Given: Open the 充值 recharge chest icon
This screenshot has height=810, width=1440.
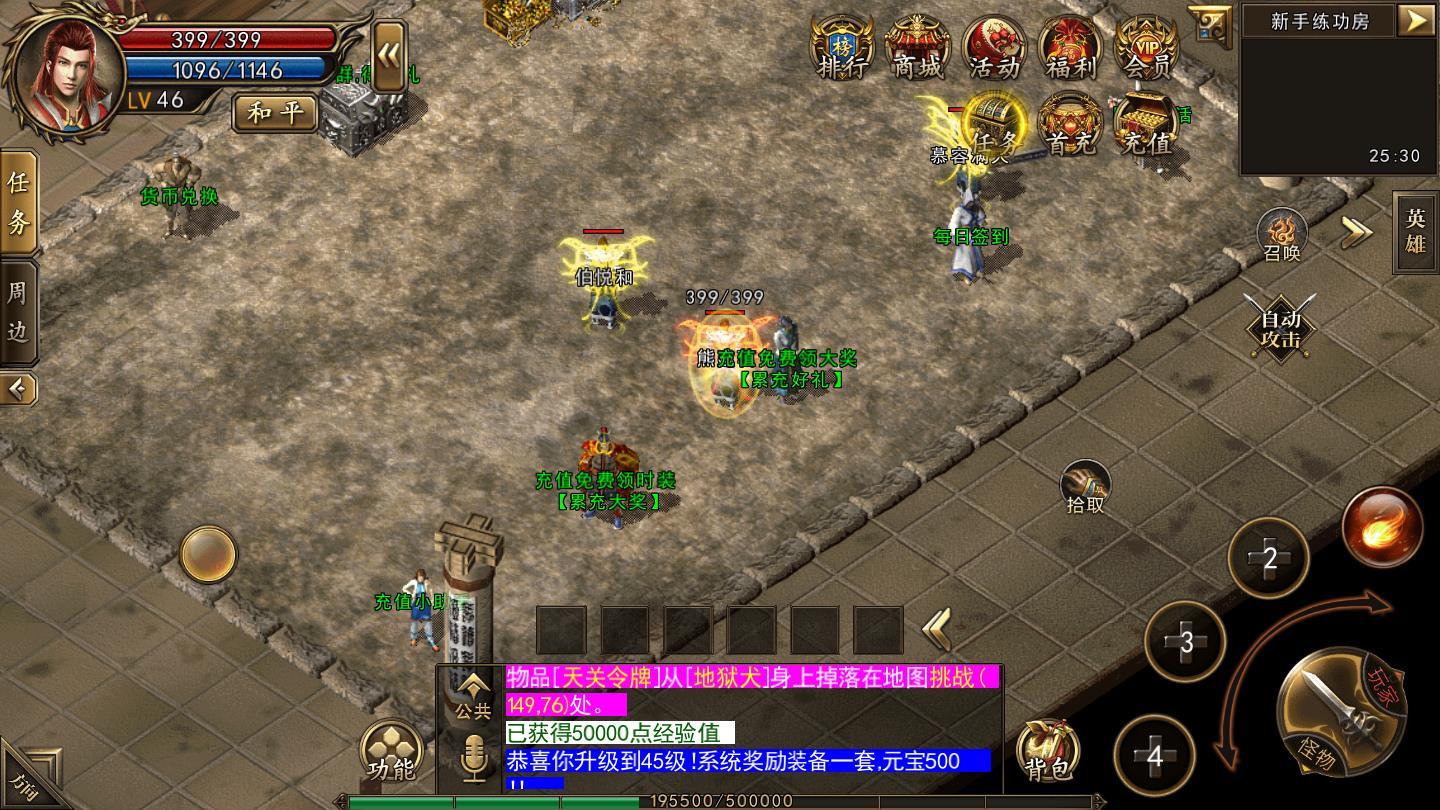Looking at the screenshot, I should click(x=1146, y=124).
